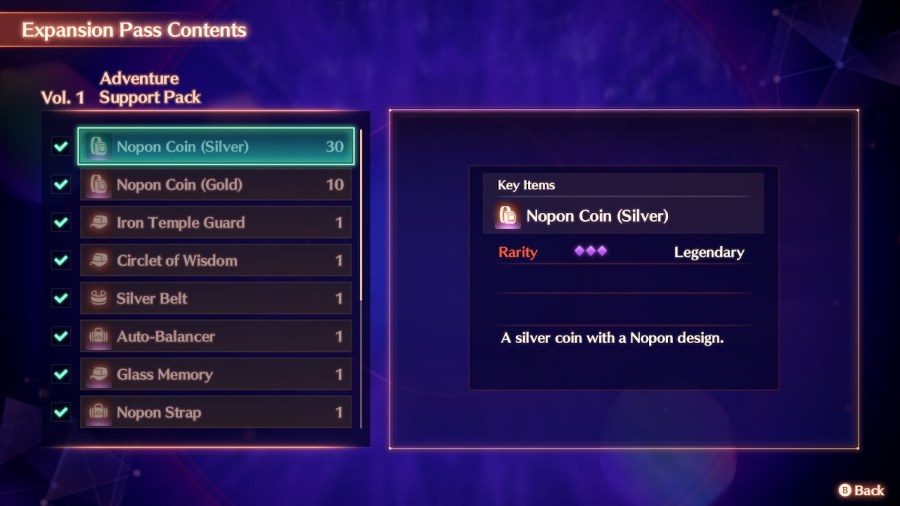Highlight the Nopon Strap row
The image size is (900, 506).
click(x=216, y=412)
